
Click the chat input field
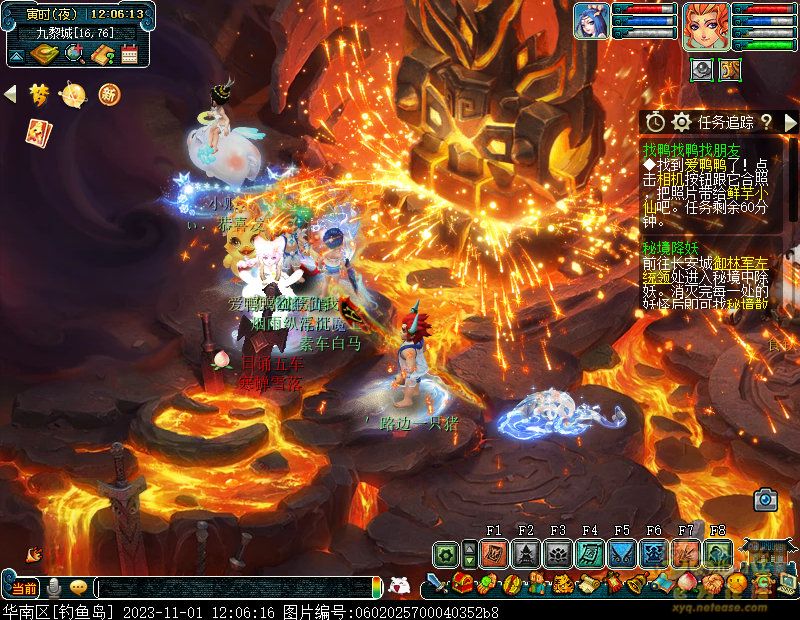tap(235, 588)
